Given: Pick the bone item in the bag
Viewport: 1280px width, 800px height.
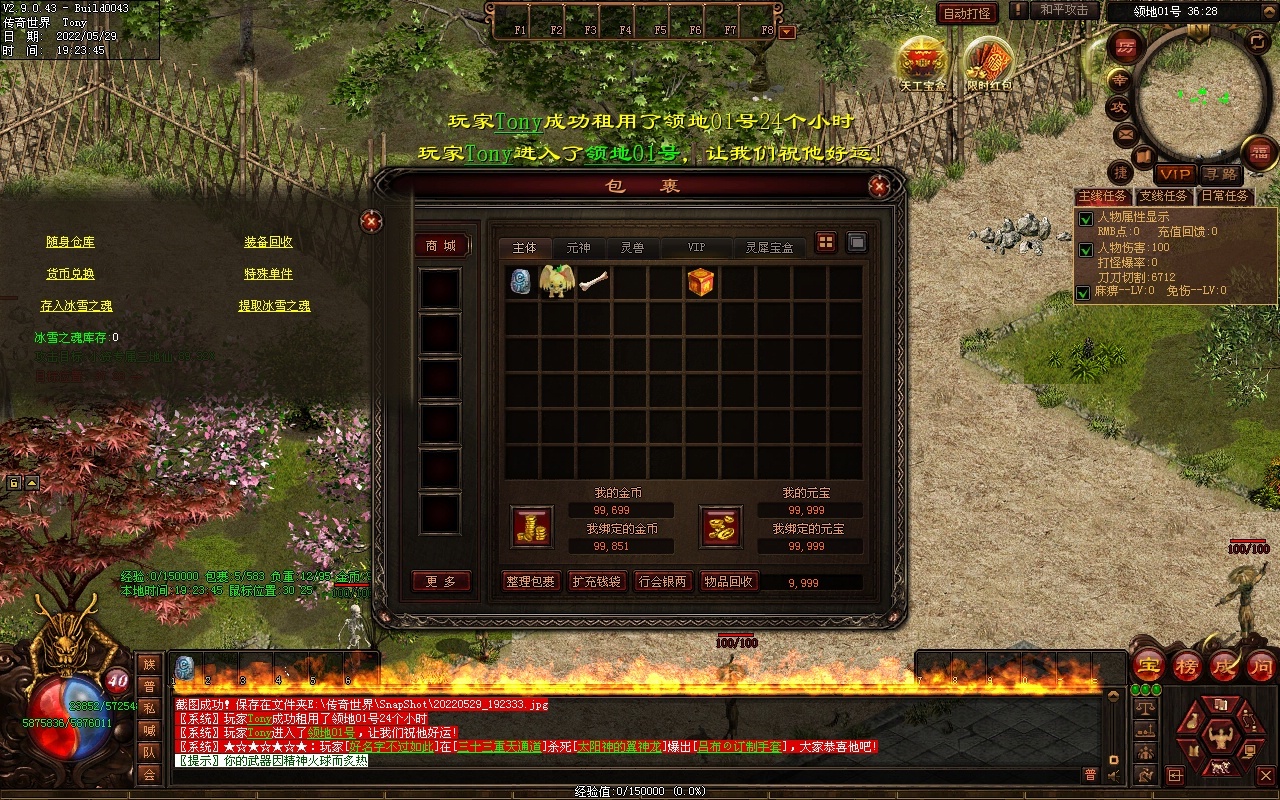Looking at the screenshot, I should [x=593, y=282].
